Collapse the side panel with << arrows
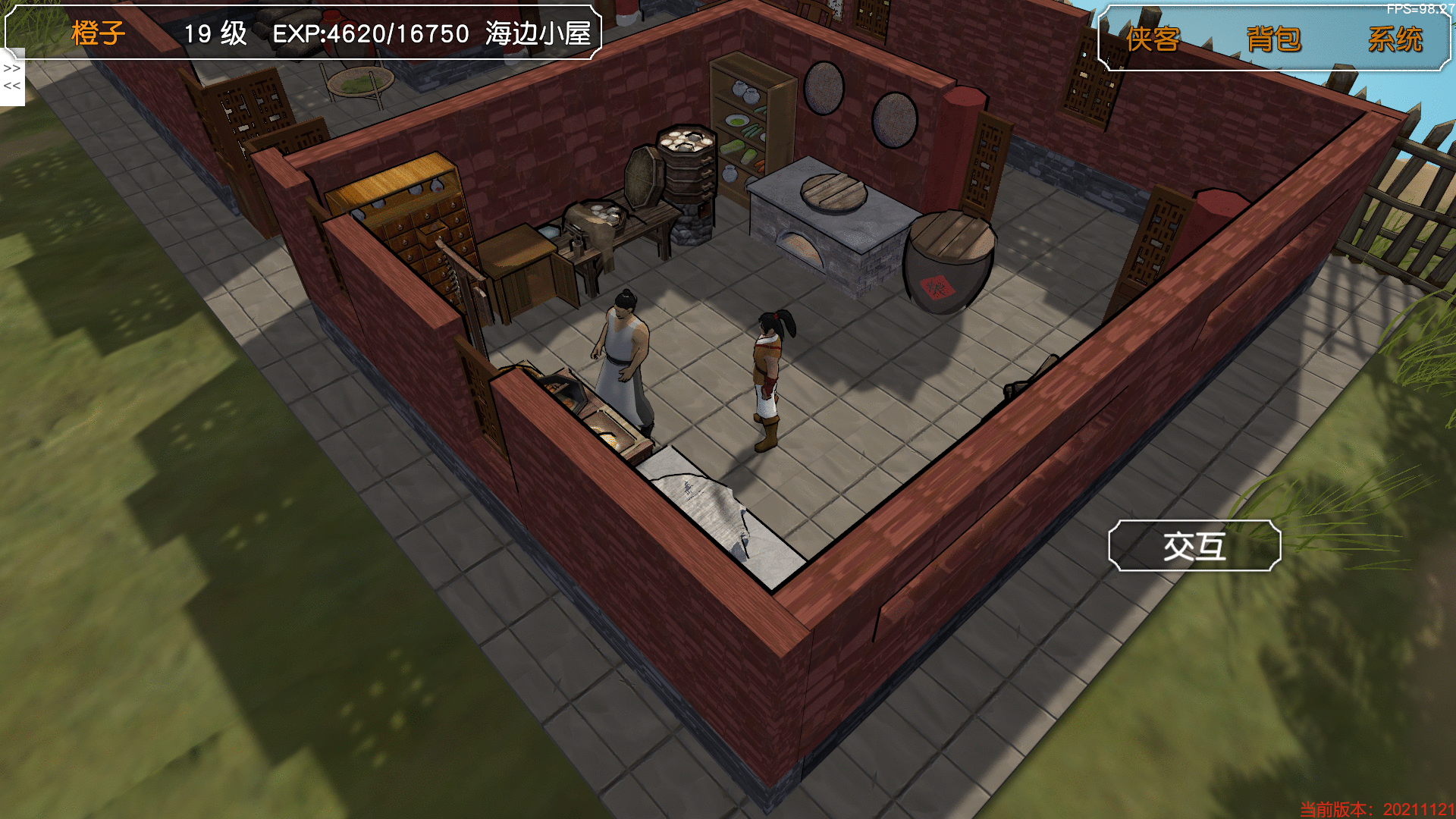The image size is (1456, 819). pyautogui.click(x=12, y=86)
